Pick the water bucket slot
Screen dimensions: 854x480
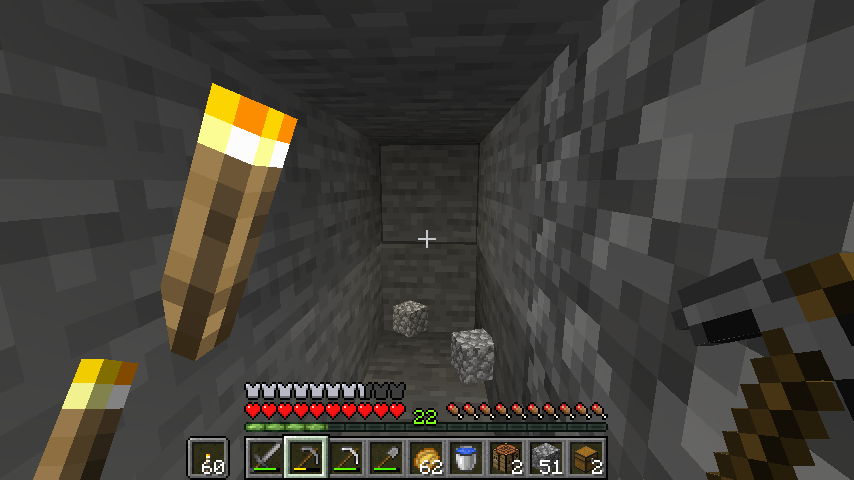[466, 458]
